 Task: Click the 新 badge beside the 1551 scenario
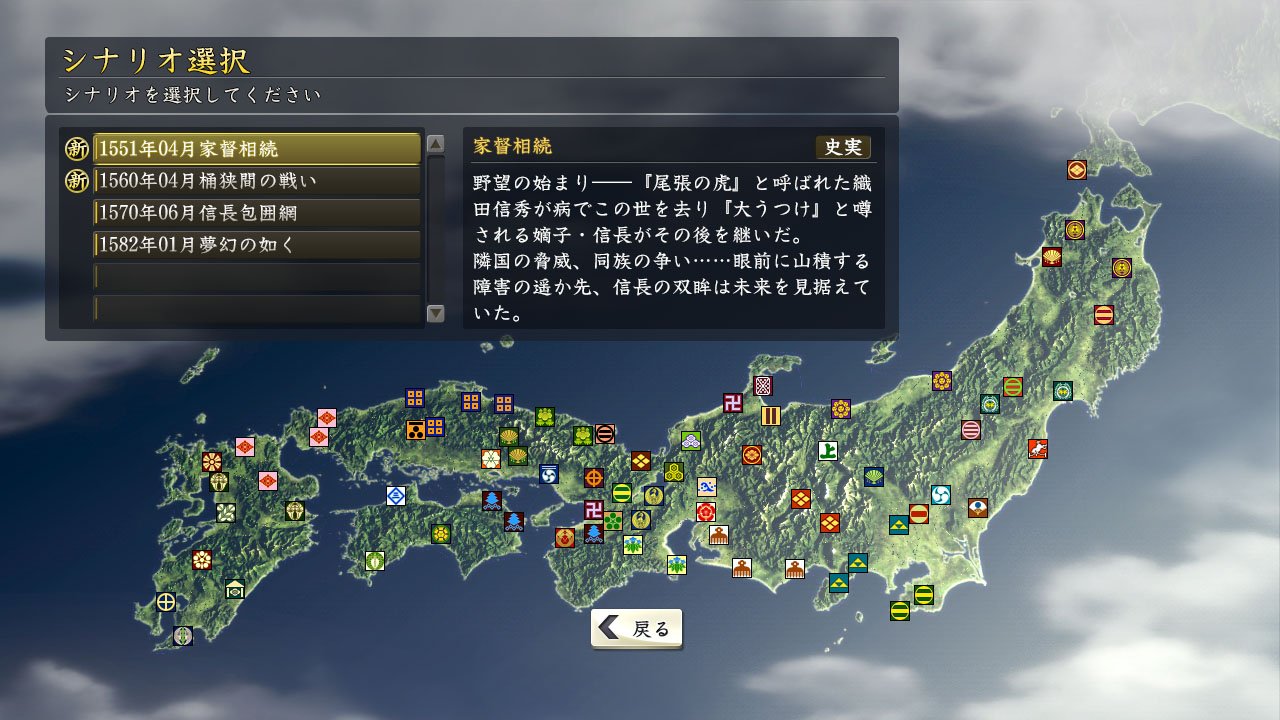[x=75, y=148]
